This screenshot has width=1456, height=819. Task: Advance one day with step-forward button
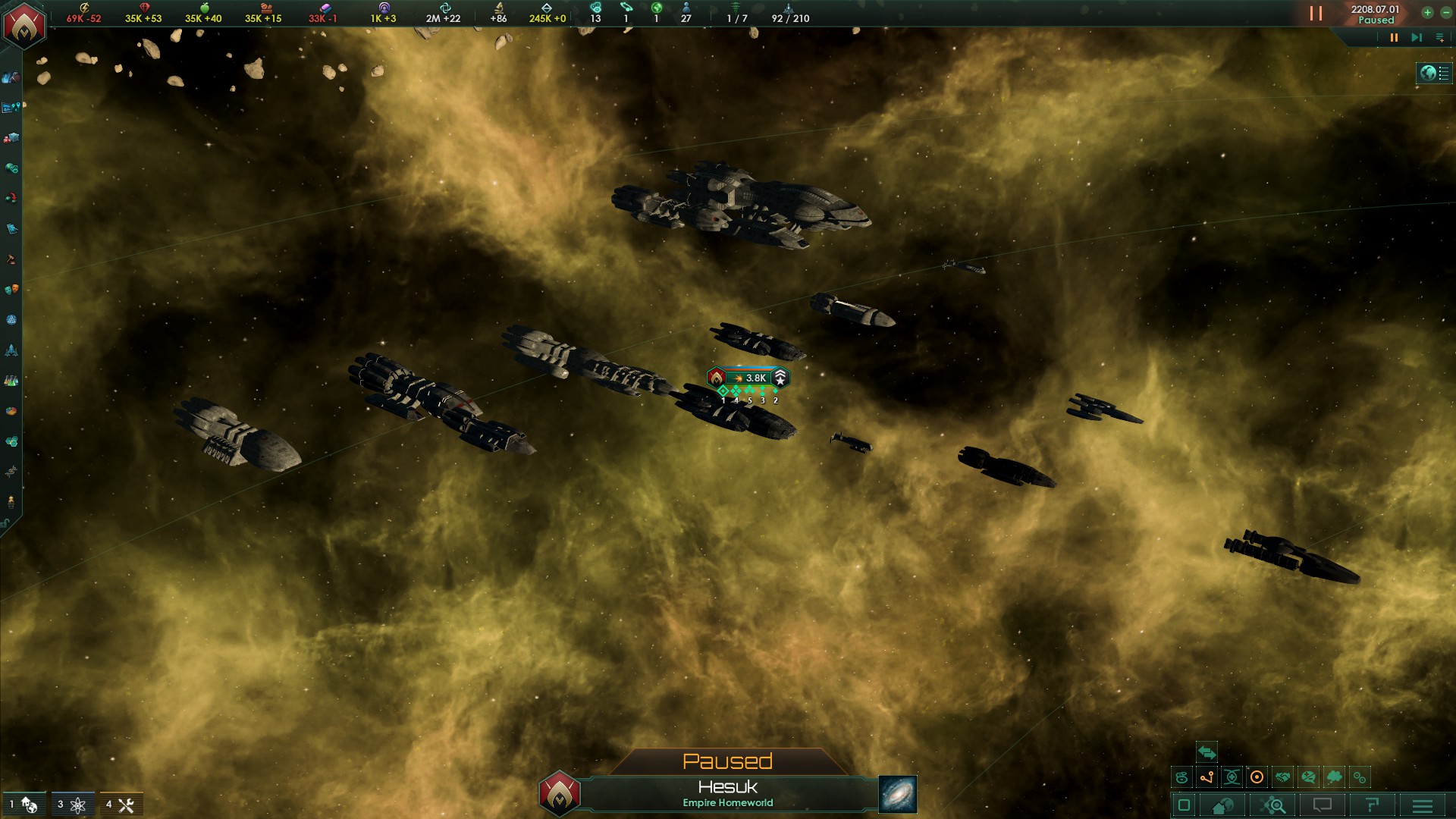(x=1416, y=37)
